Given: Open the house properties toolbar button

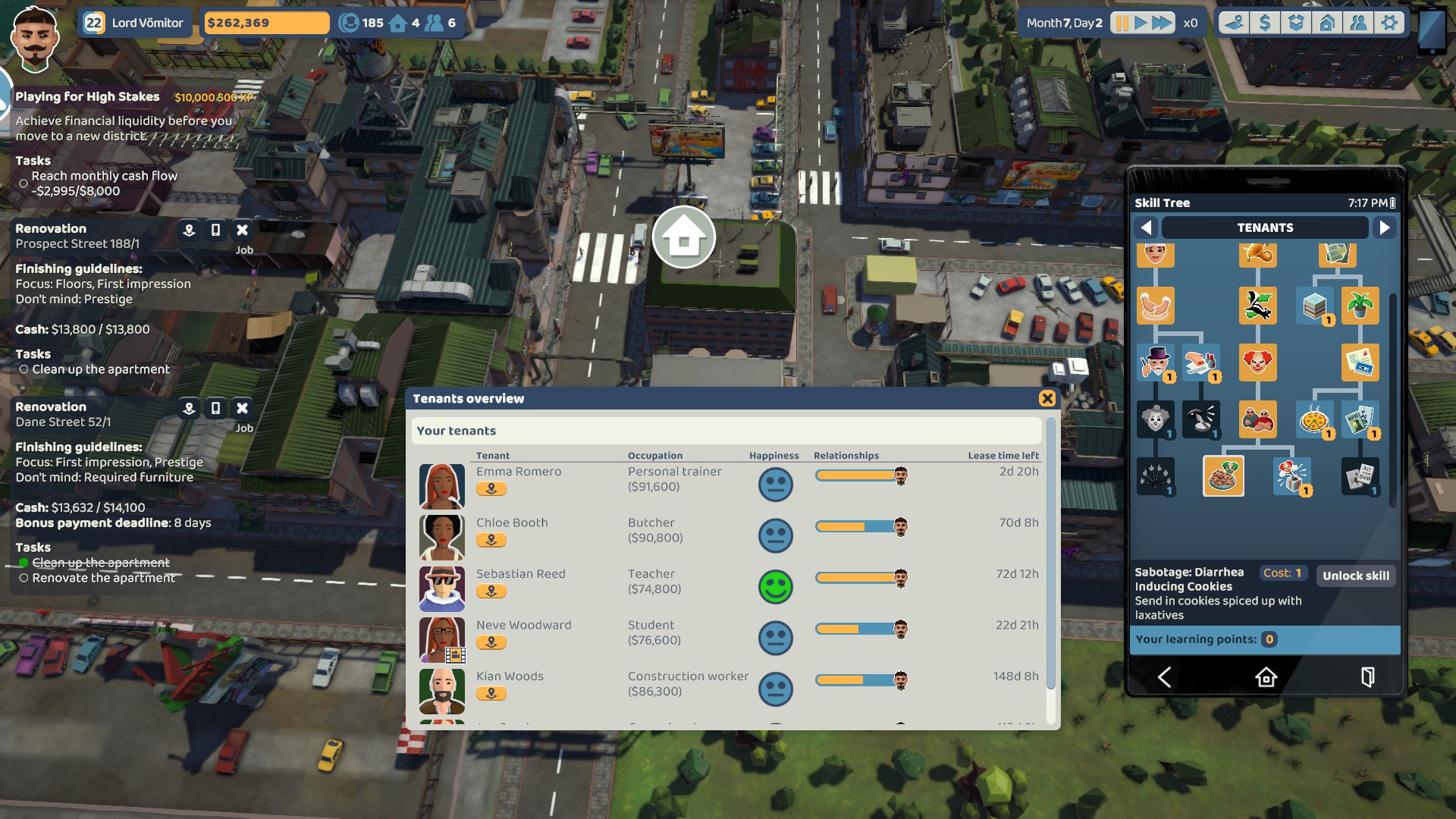Looking at the screenshot, I should 1327,23.
